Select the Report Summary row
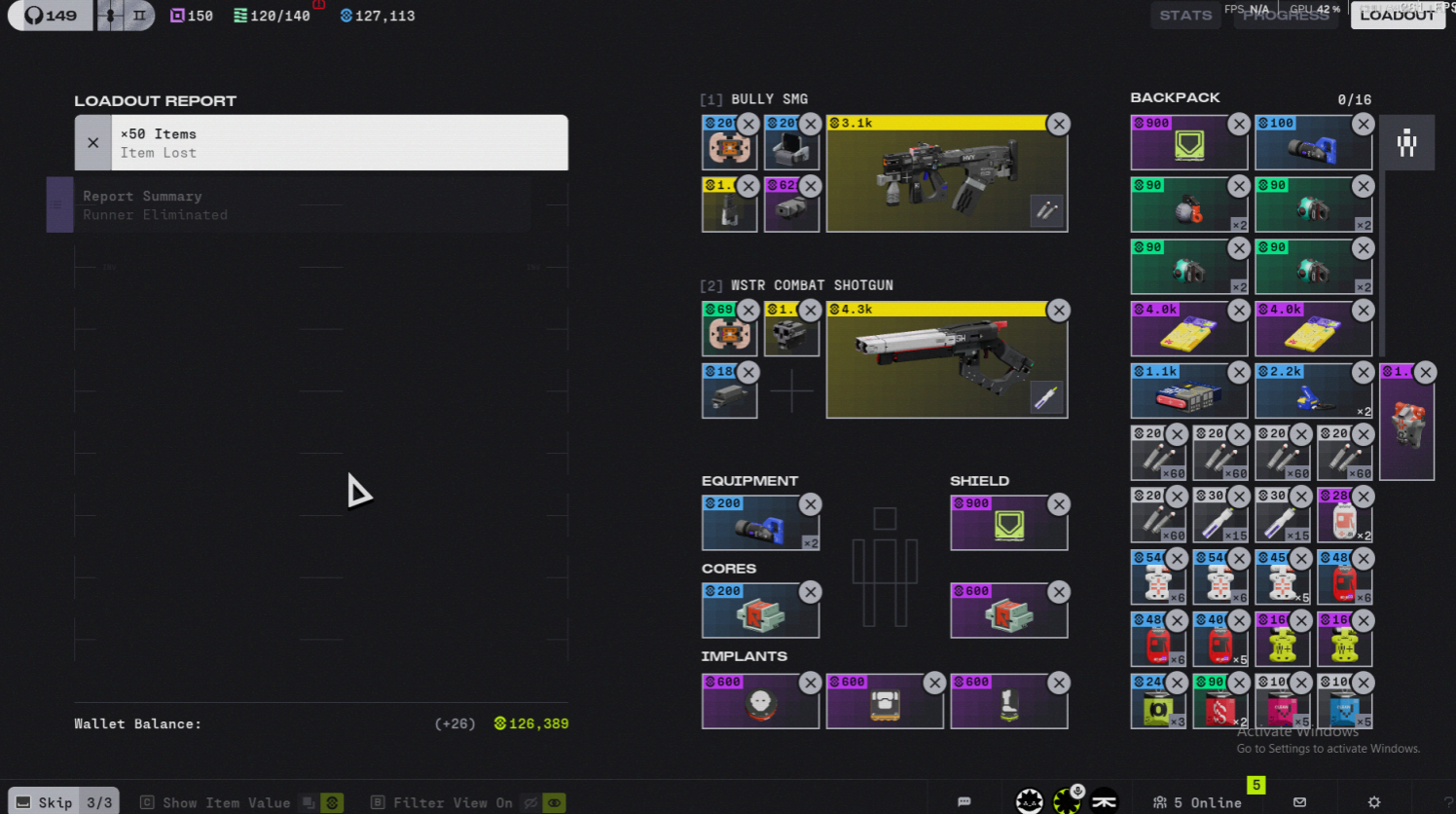This screenshot has width=1456, height=814. coord(292,205)
